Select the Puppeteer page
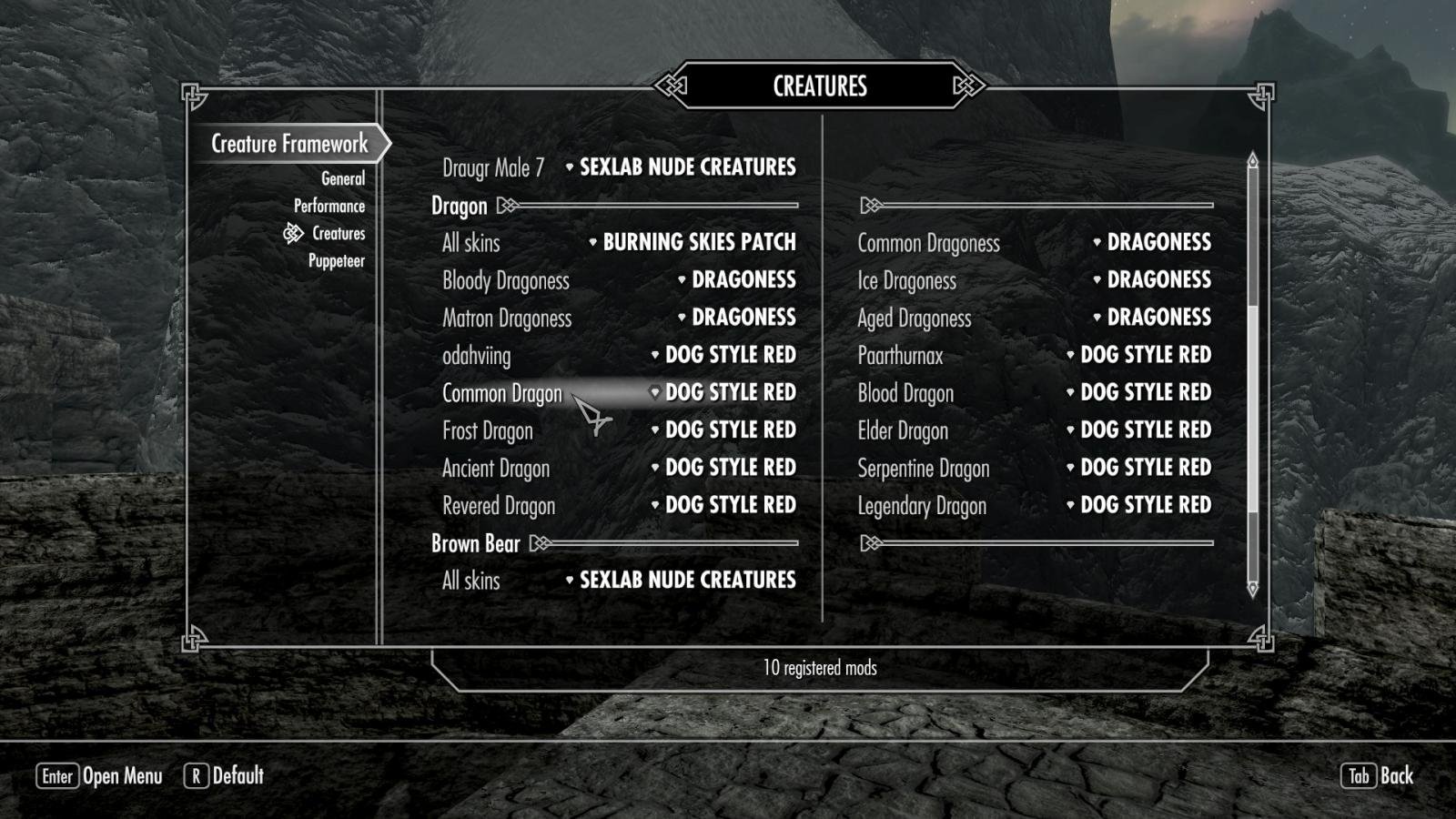 pyautogui.click(x=336, y=261)
